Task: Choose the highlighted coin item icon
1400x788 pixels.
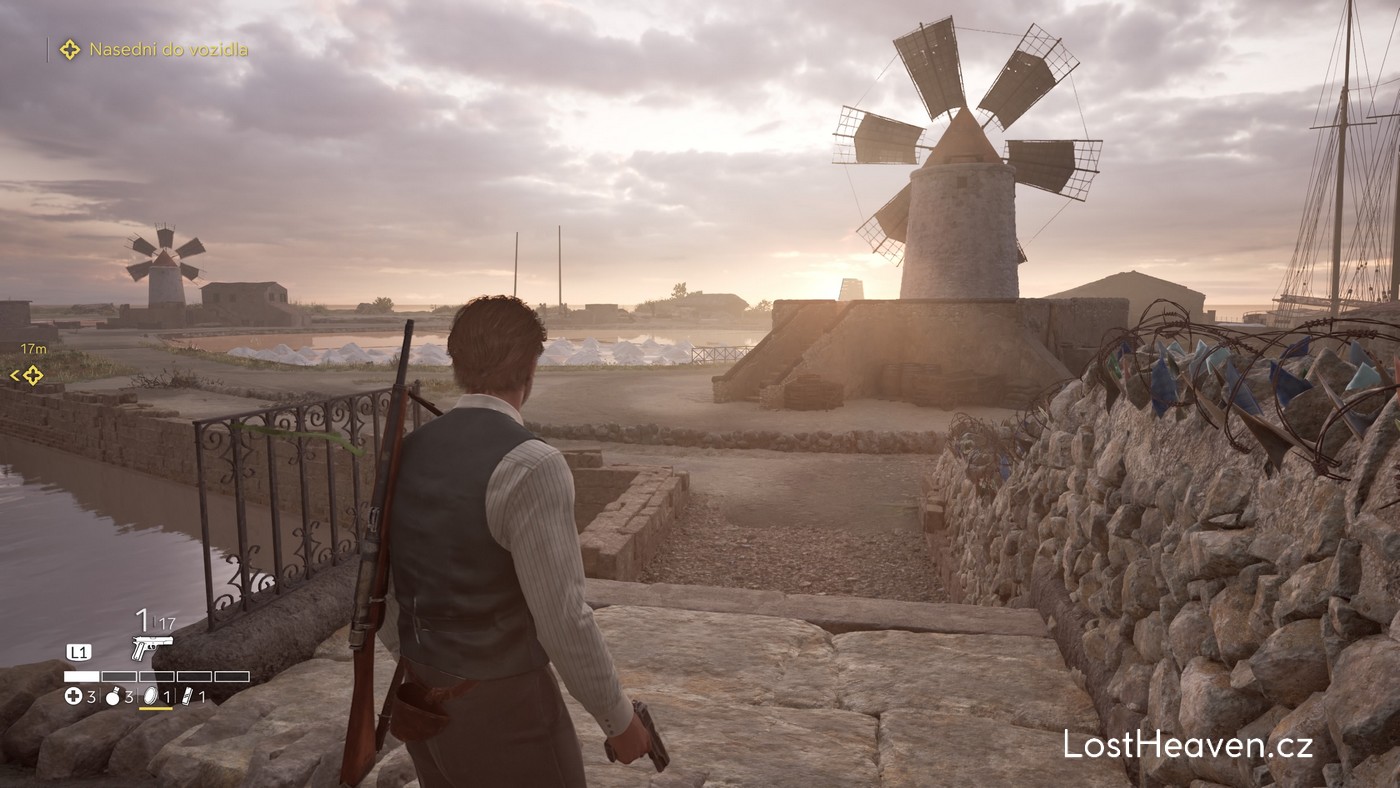Action: point(152,696)
